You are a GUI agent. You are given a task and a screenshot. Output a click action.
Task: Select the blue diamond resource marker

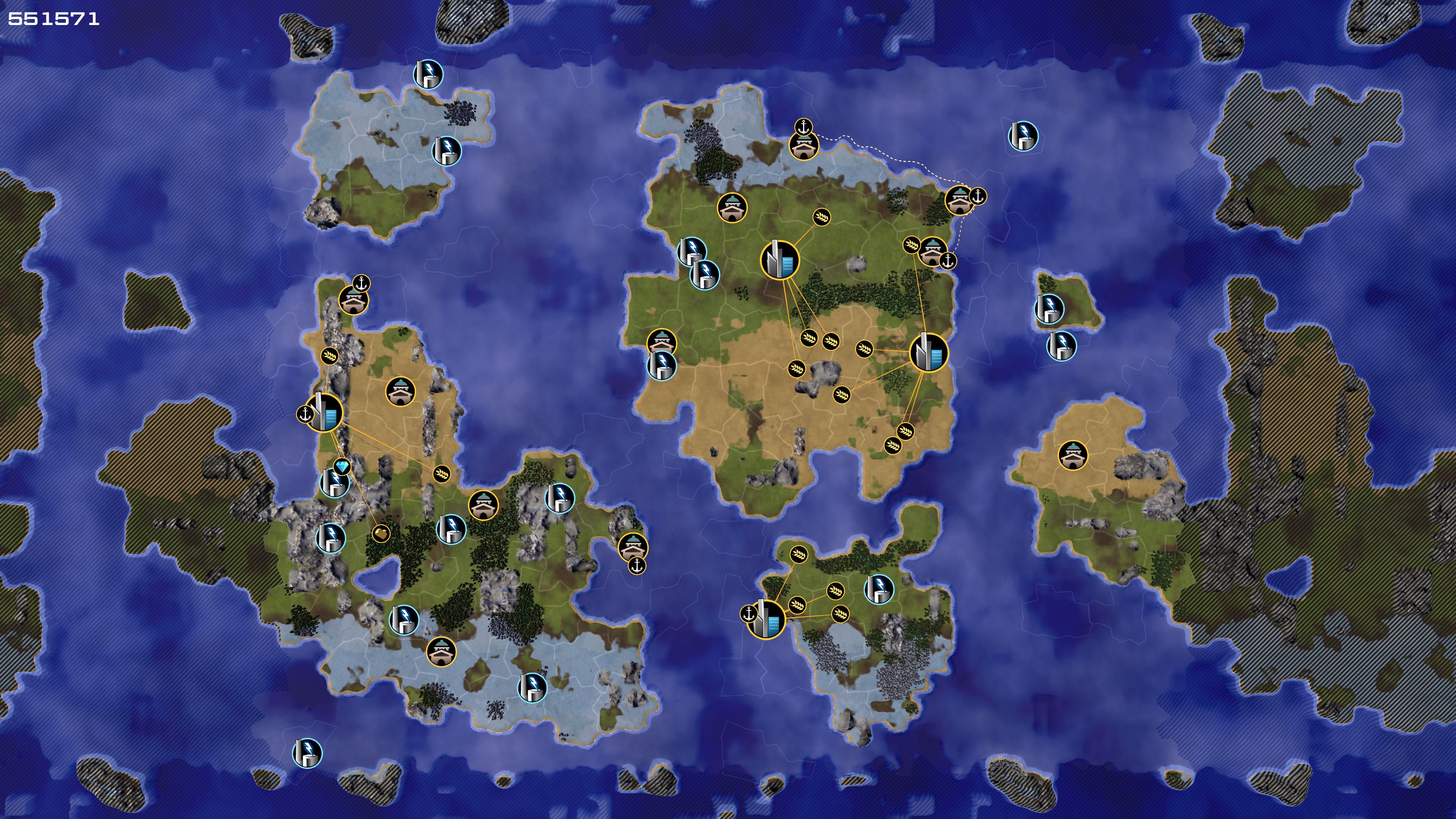[x=342, y=466]
